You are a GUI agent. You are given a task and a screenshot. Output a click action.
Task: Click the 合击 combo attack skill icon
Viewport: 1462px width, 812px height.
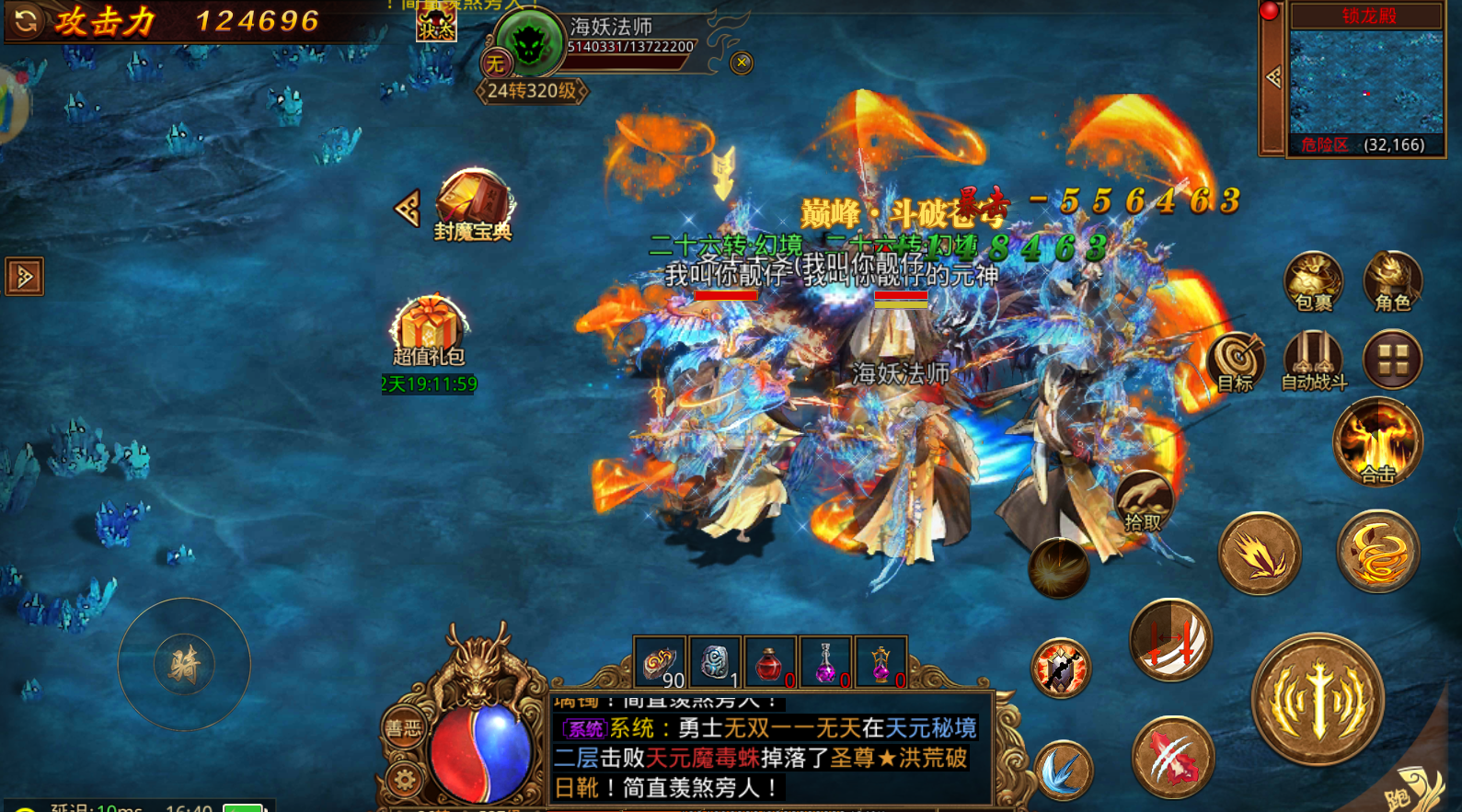1377,441
